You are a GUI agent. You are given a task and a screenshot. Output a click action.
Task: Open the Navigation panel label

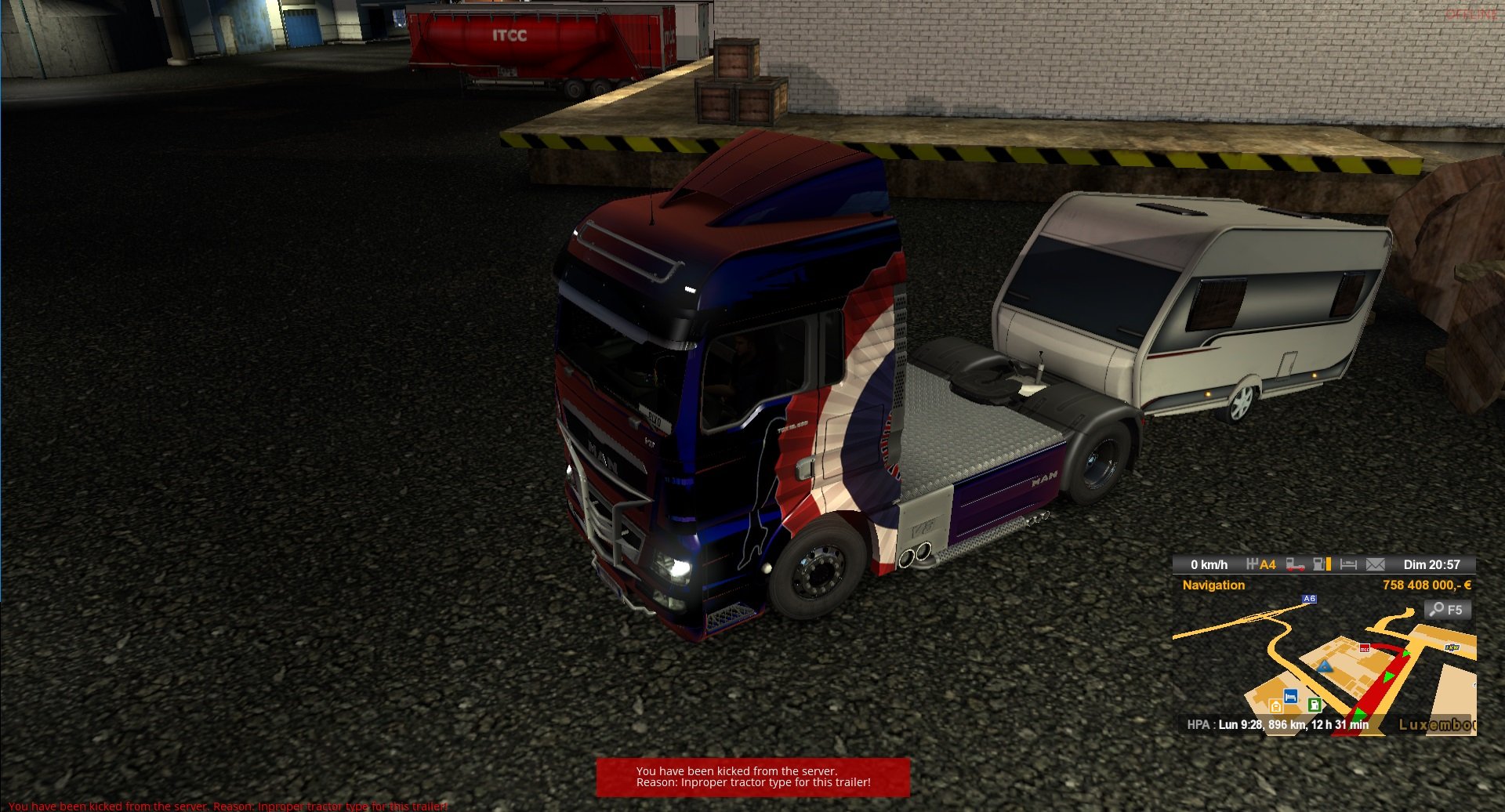coord(1213,585)
